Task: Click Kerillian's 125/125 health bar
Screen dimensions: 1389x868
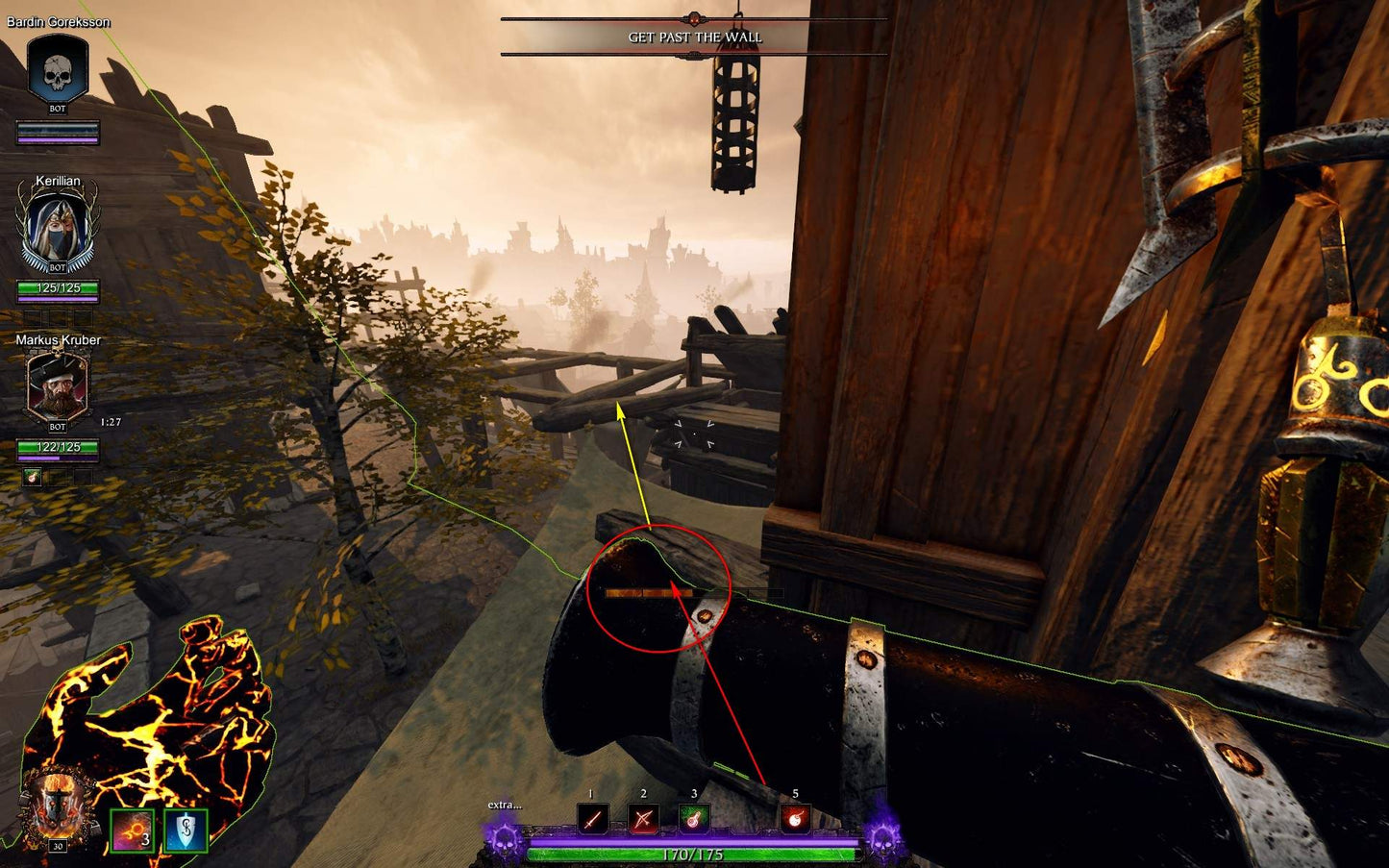Action: pyautogui.click(x=58, y=285)
